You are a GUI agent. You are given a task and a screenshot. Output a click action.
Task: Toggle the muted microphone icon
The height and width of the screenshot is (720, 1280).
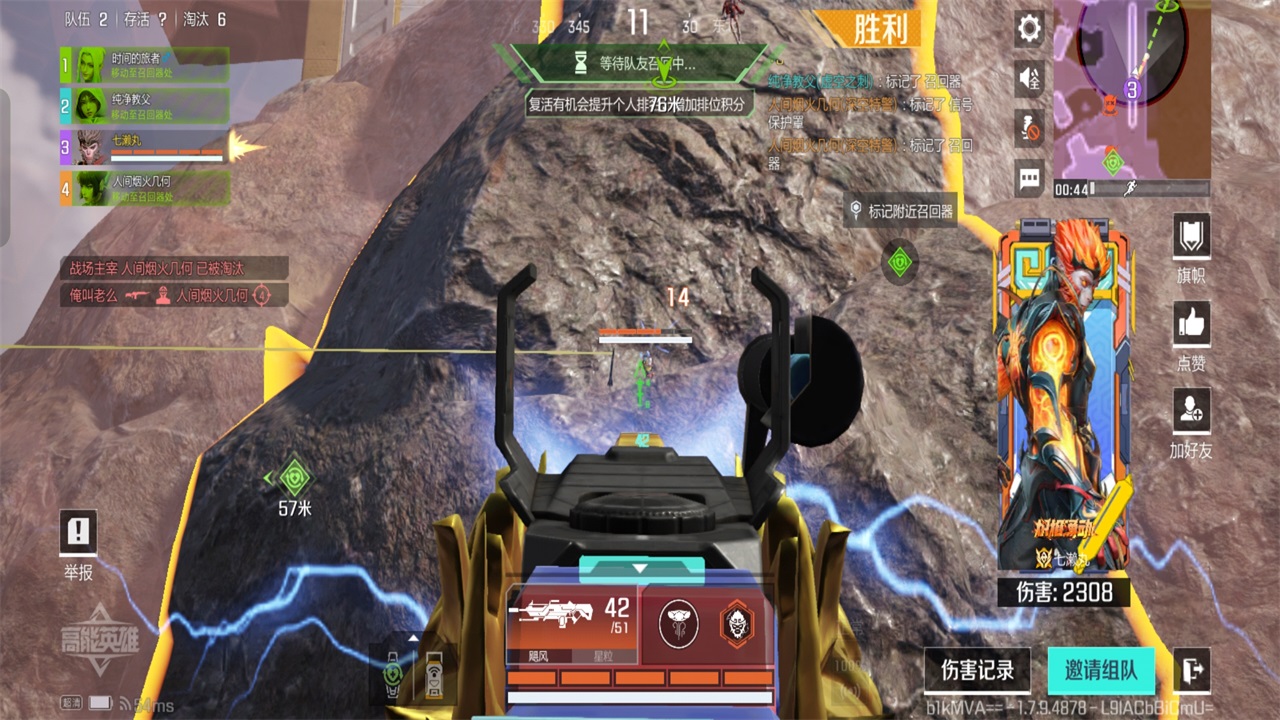coord(1030,128)
